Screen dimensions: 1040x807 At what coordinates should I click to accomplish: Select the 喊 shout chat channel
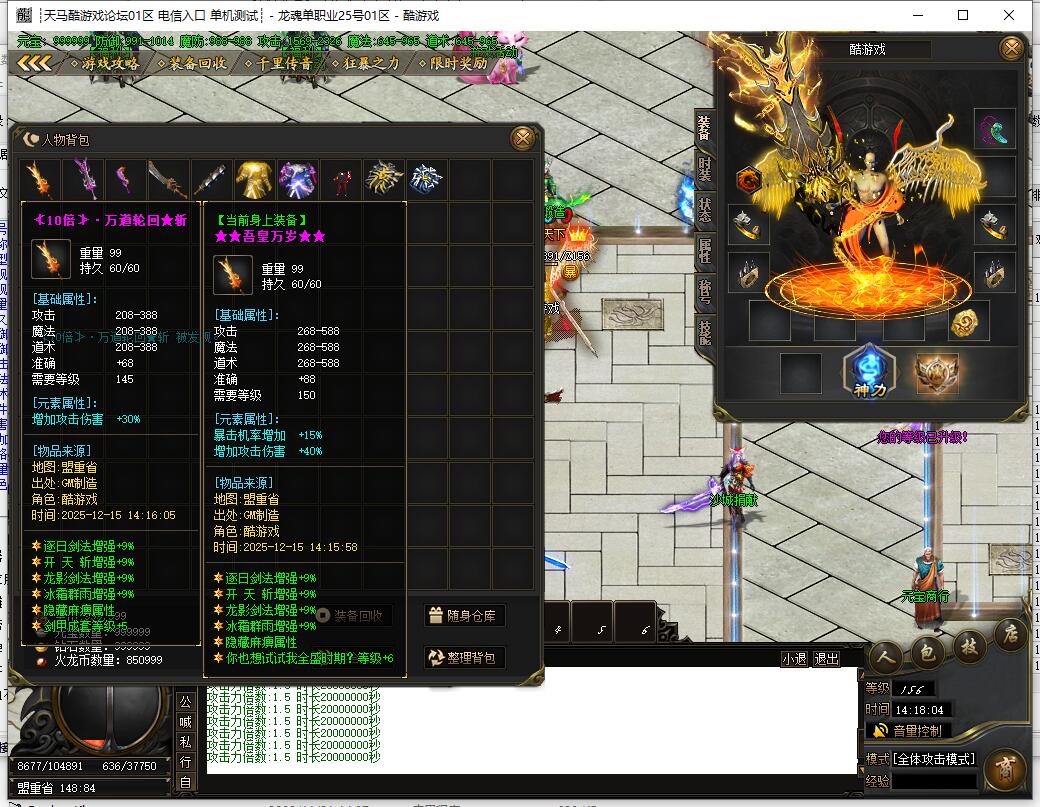coord(186,721)
